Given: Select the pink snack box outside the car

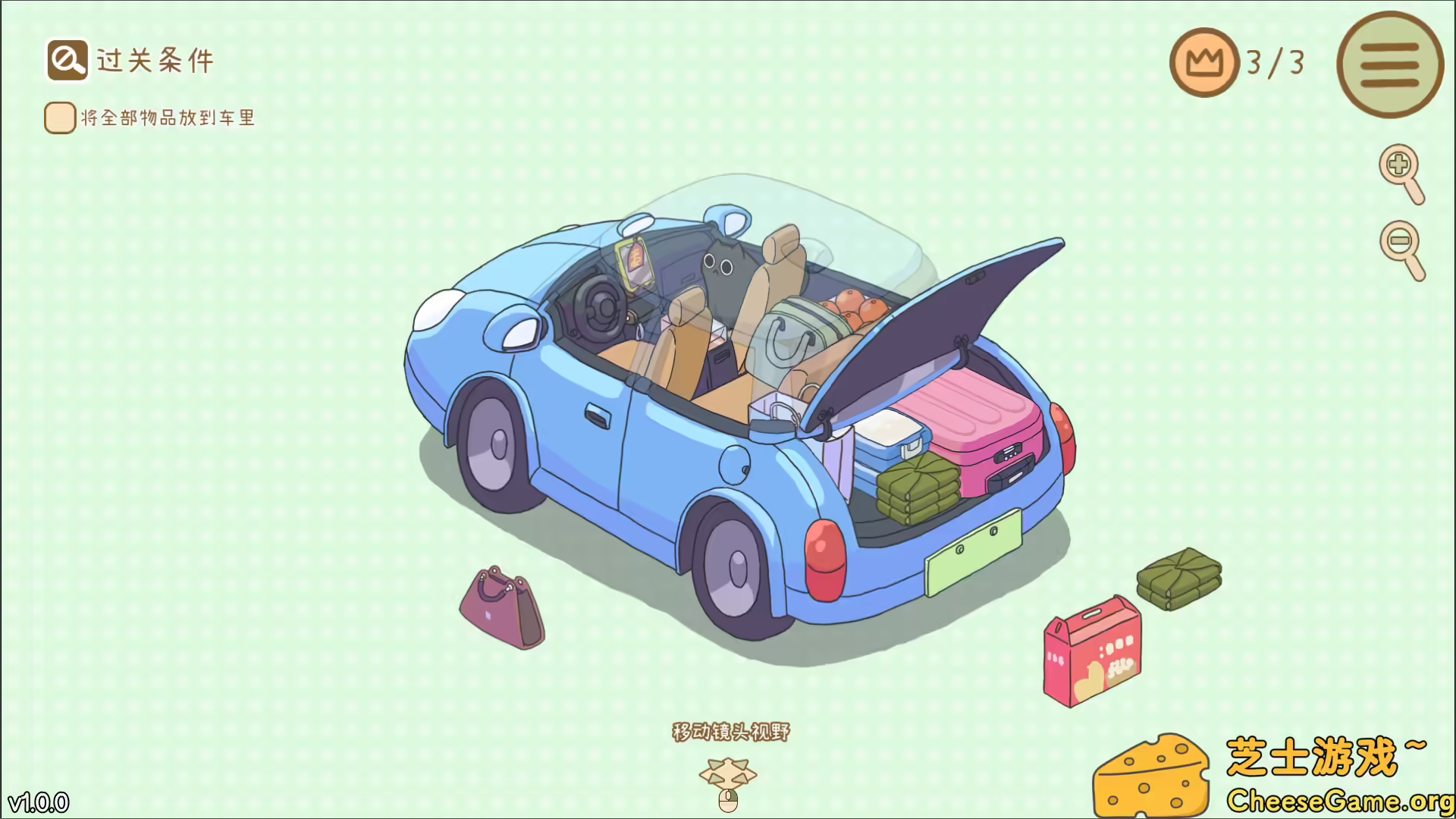Looking at the screenshot, I should click(x=1092, y=652).
